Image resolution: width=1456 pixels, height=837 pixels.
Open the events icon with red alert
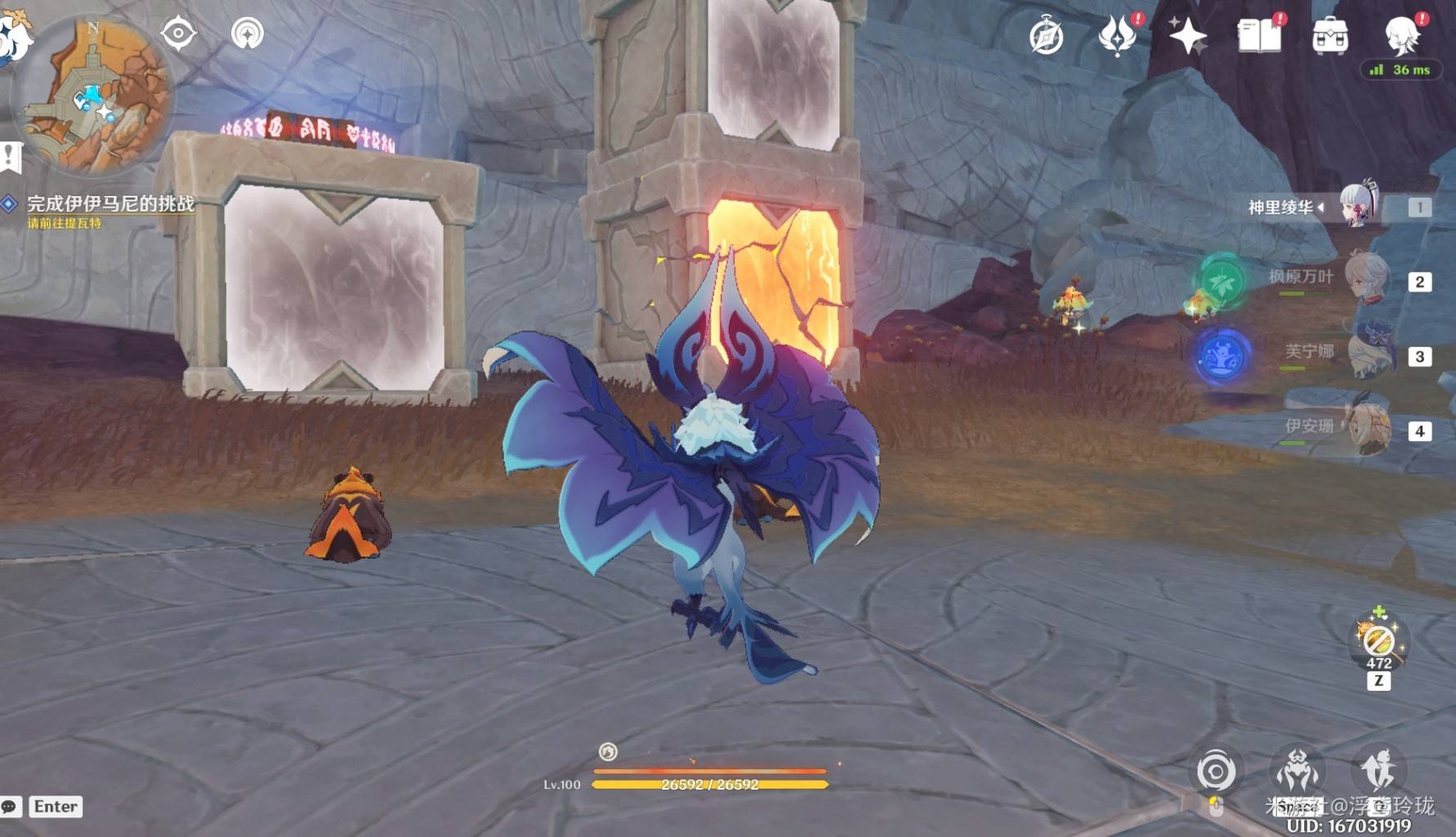pyautogui.click(x=1117, y=36)
